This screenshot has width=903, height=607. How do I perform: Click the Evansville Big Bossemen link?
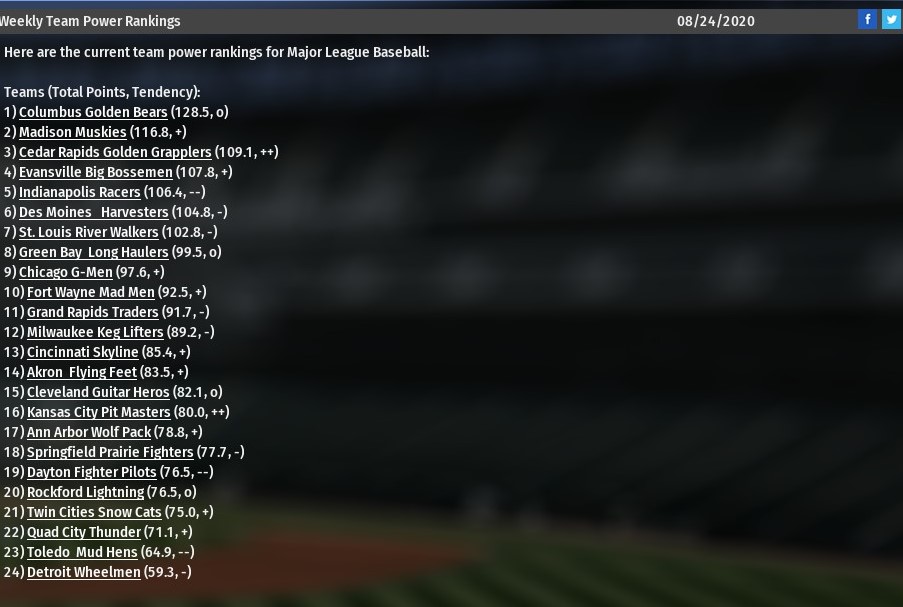[95, 172]
